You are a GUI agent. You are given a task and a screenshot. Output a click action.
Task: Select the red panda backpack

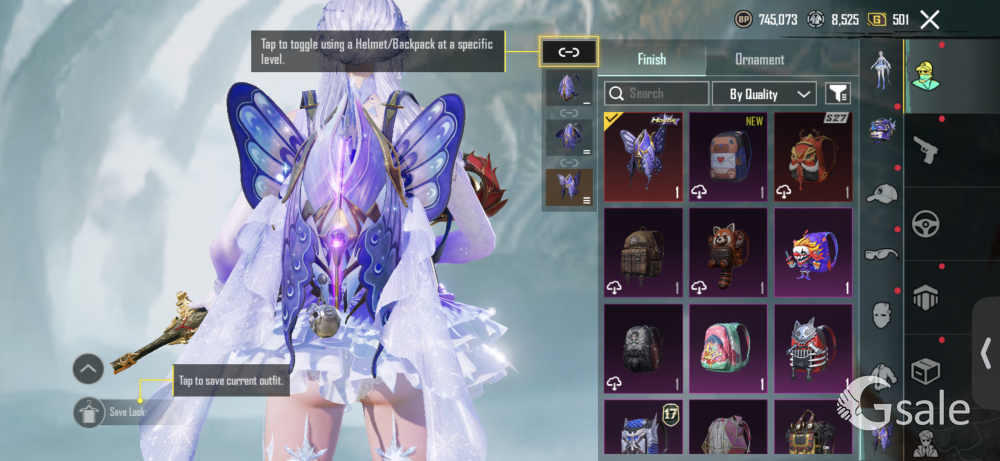(728, 251)
